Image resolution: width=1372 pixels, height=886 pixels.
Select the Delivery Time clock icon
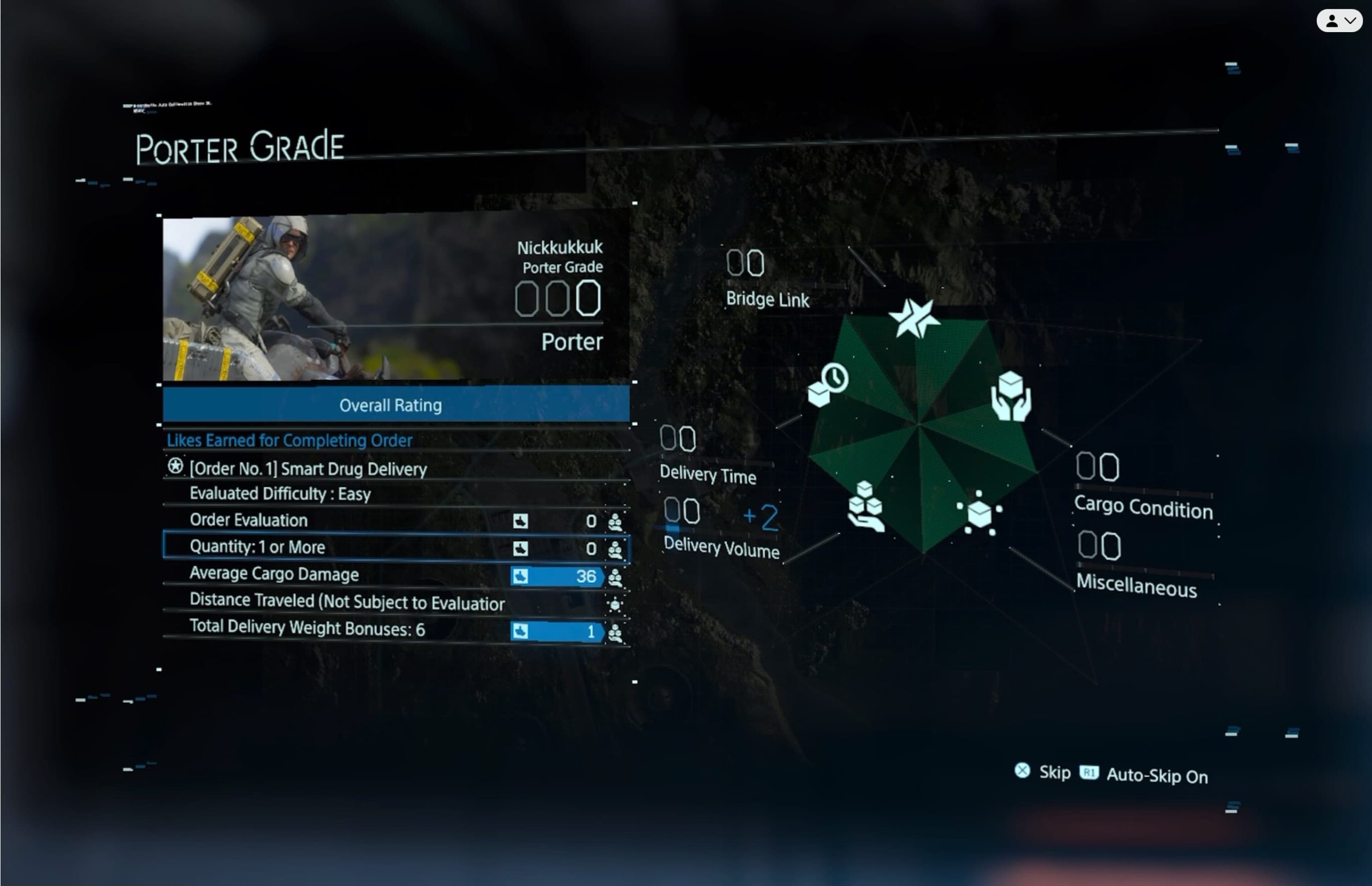[828, 384]
